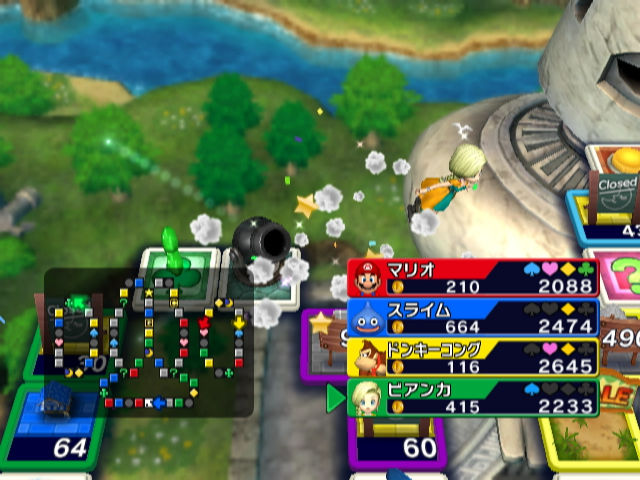Open the board minimap overlay

(148, 343)
